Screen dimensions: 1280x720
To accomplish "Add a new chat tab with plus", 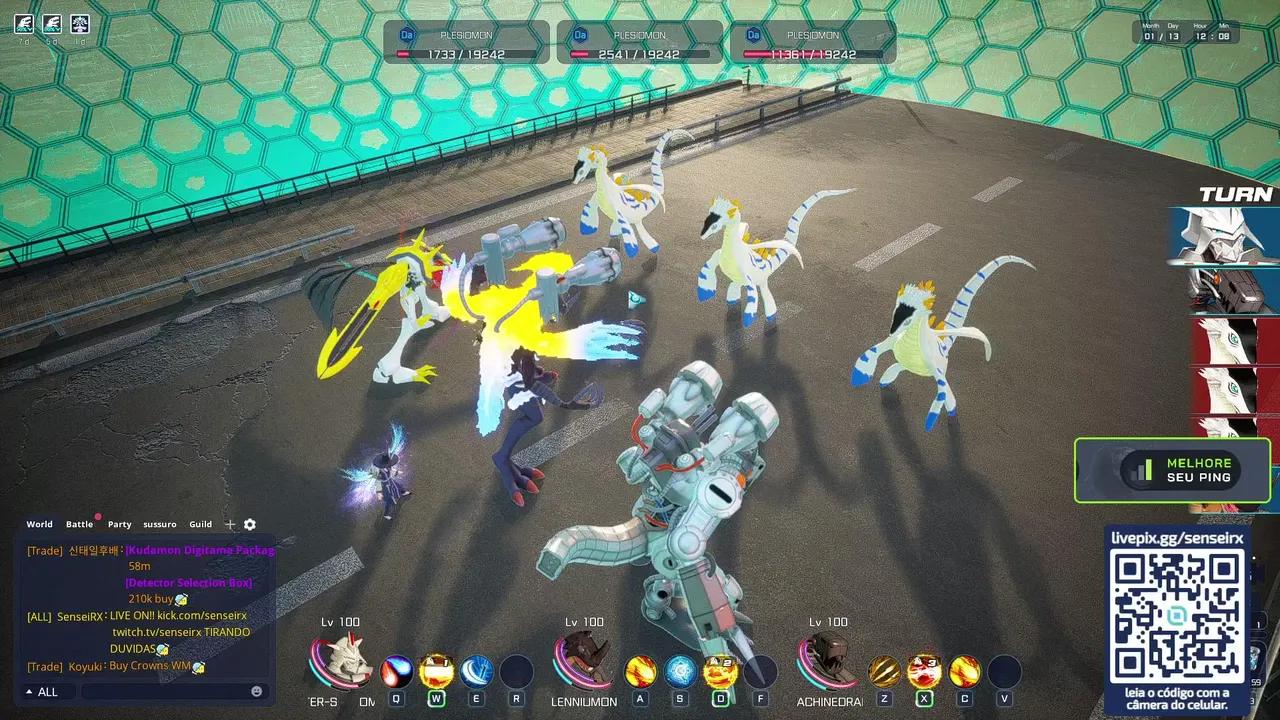I will pyautogui.click(x=230, y=524).
